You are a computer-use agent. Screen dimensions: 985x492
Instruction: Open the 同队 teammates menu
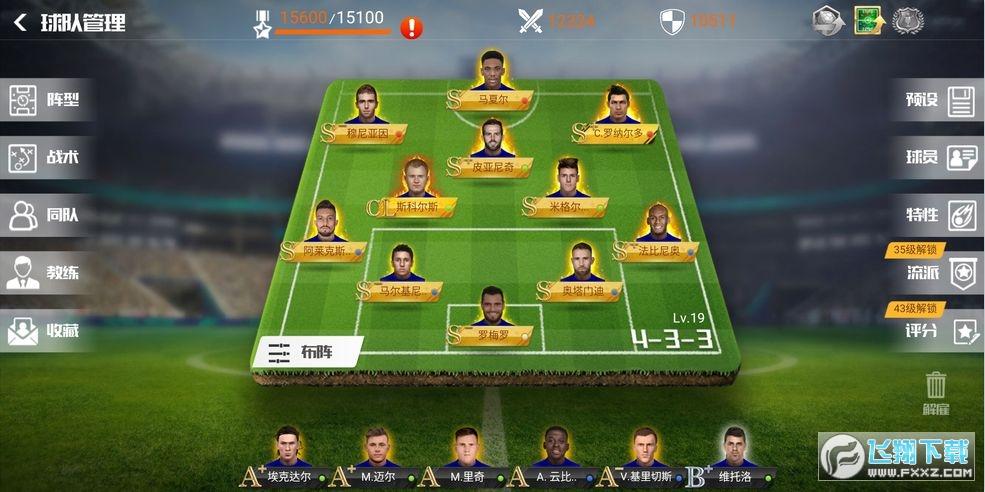pyautogui.click(x=47, y=215)
